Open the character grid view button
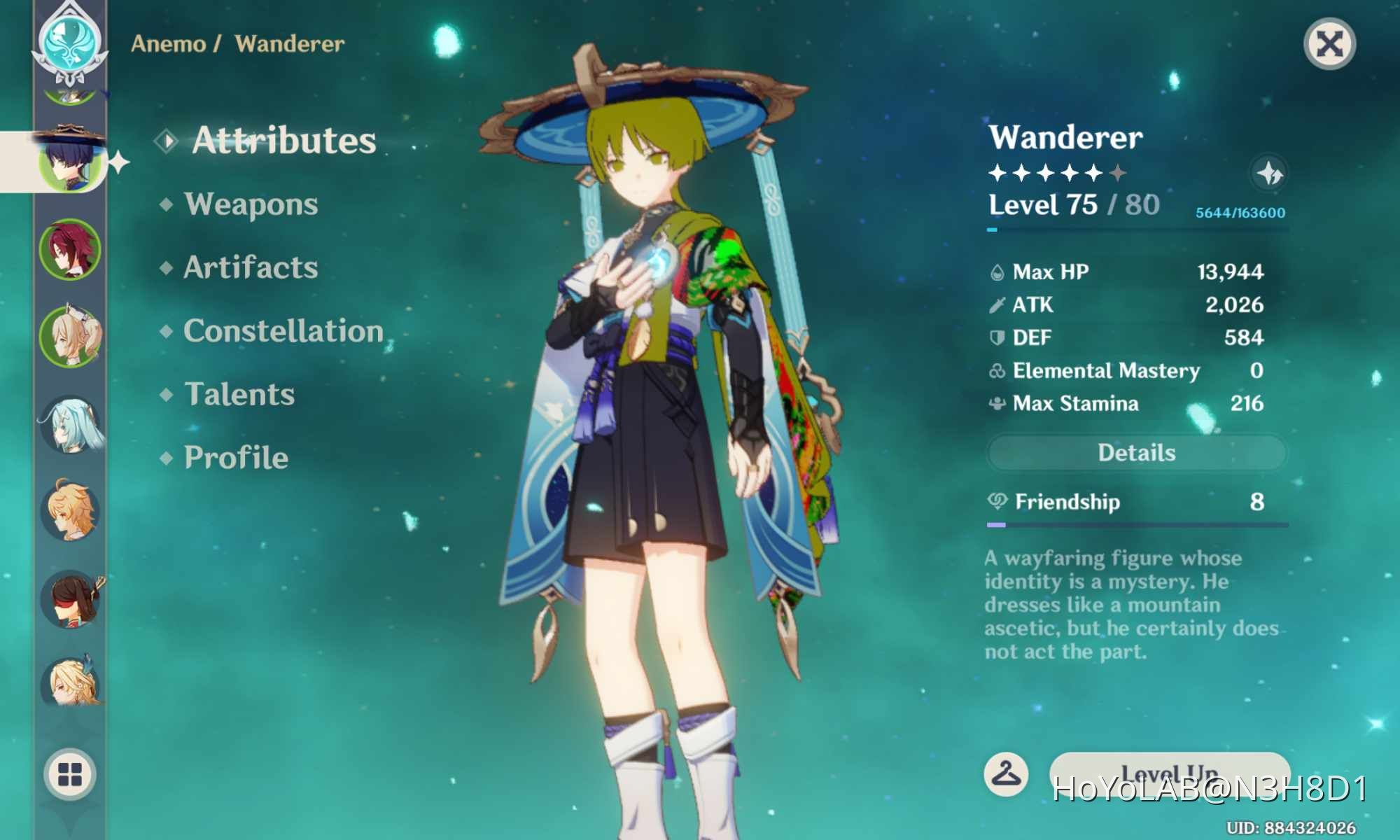Screen dimensions: 1400x840 (x=69, y=775)
